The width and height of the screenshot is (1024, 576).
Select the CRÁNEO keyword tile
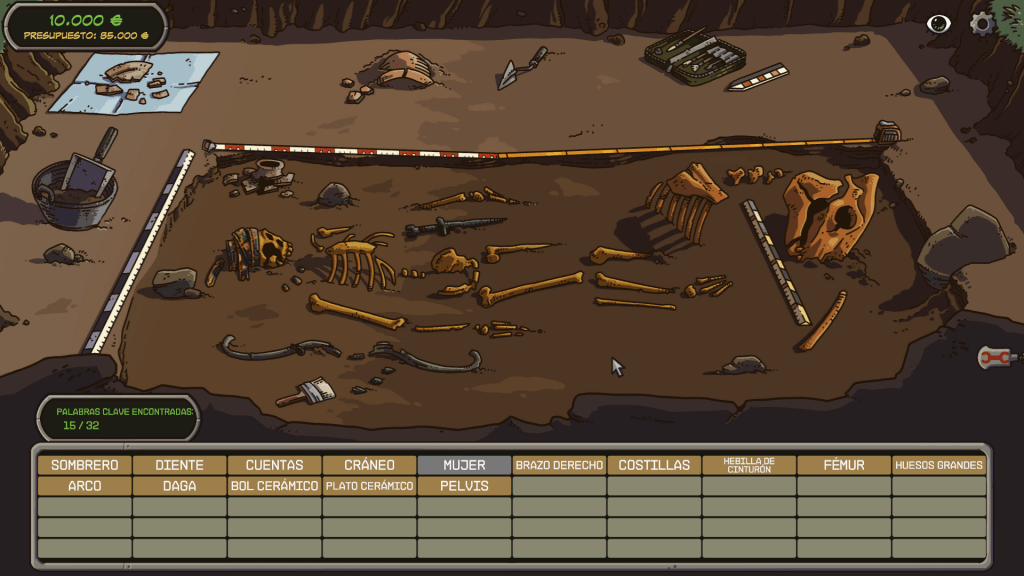click(x=370, y=465)
